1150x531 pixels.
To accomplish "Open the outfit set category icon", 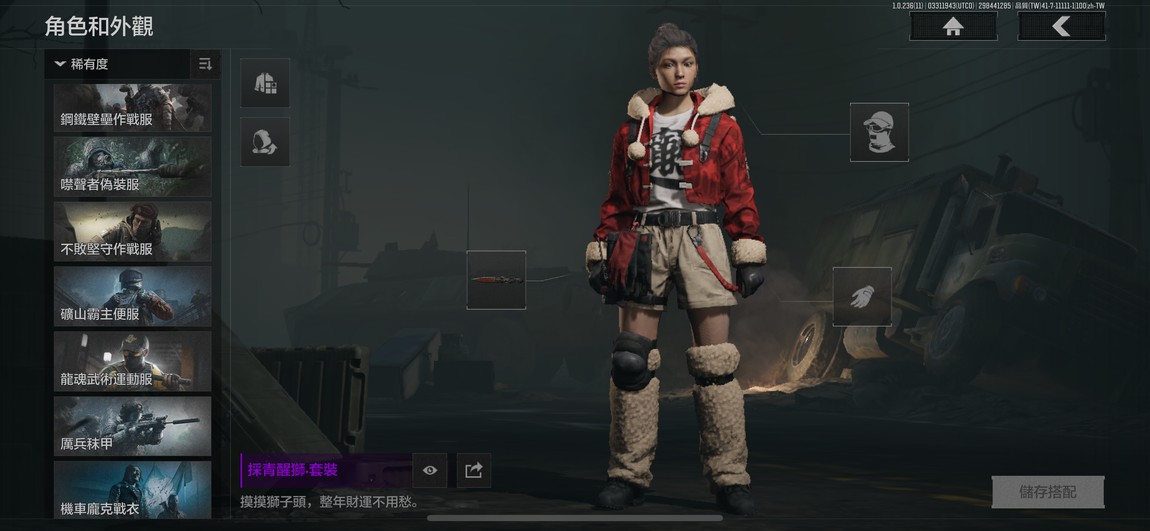I will (265, 83).
